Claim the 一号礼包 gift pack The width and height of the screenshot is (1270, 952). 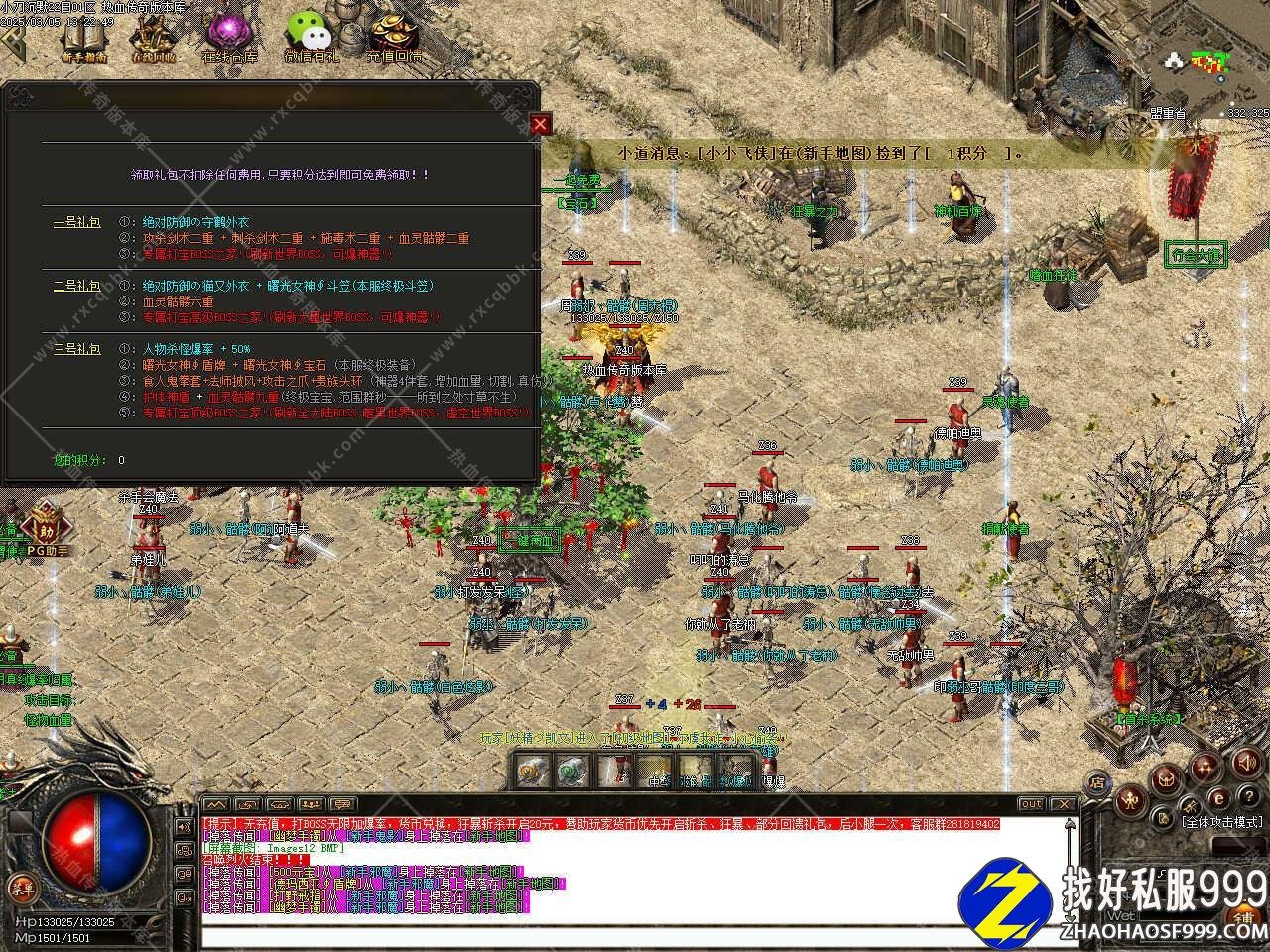[76, 222]
